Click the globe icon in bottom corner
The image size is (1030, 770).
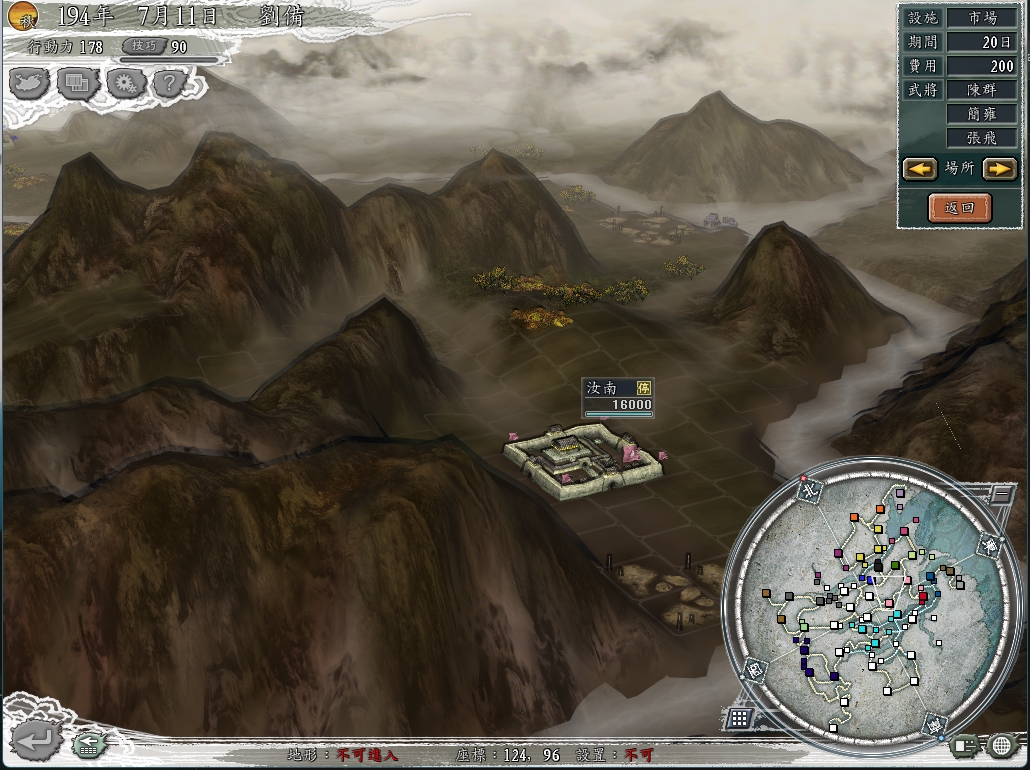[x=1002, y=745]
